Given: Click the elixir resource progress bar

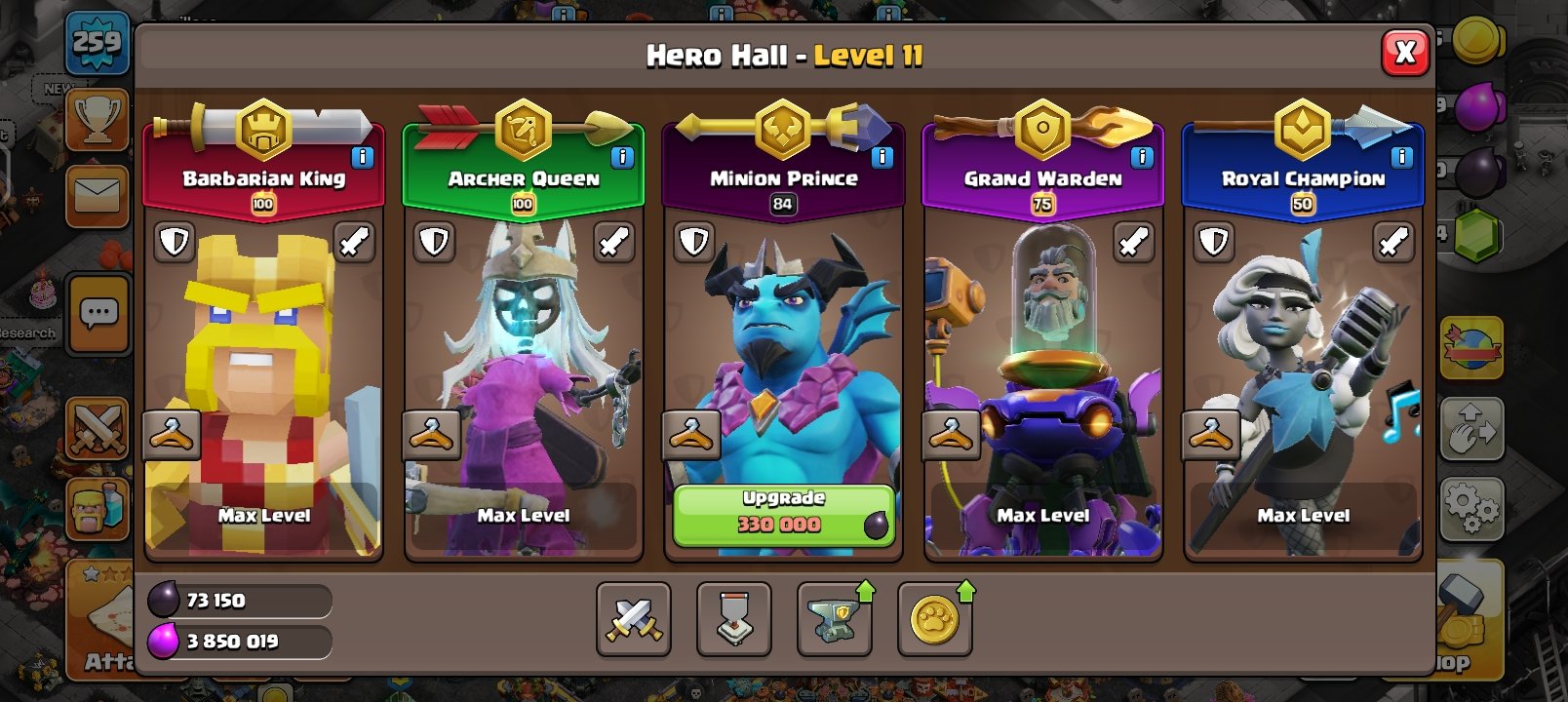Looking at the screenshot, I should [x=241, y=643].
